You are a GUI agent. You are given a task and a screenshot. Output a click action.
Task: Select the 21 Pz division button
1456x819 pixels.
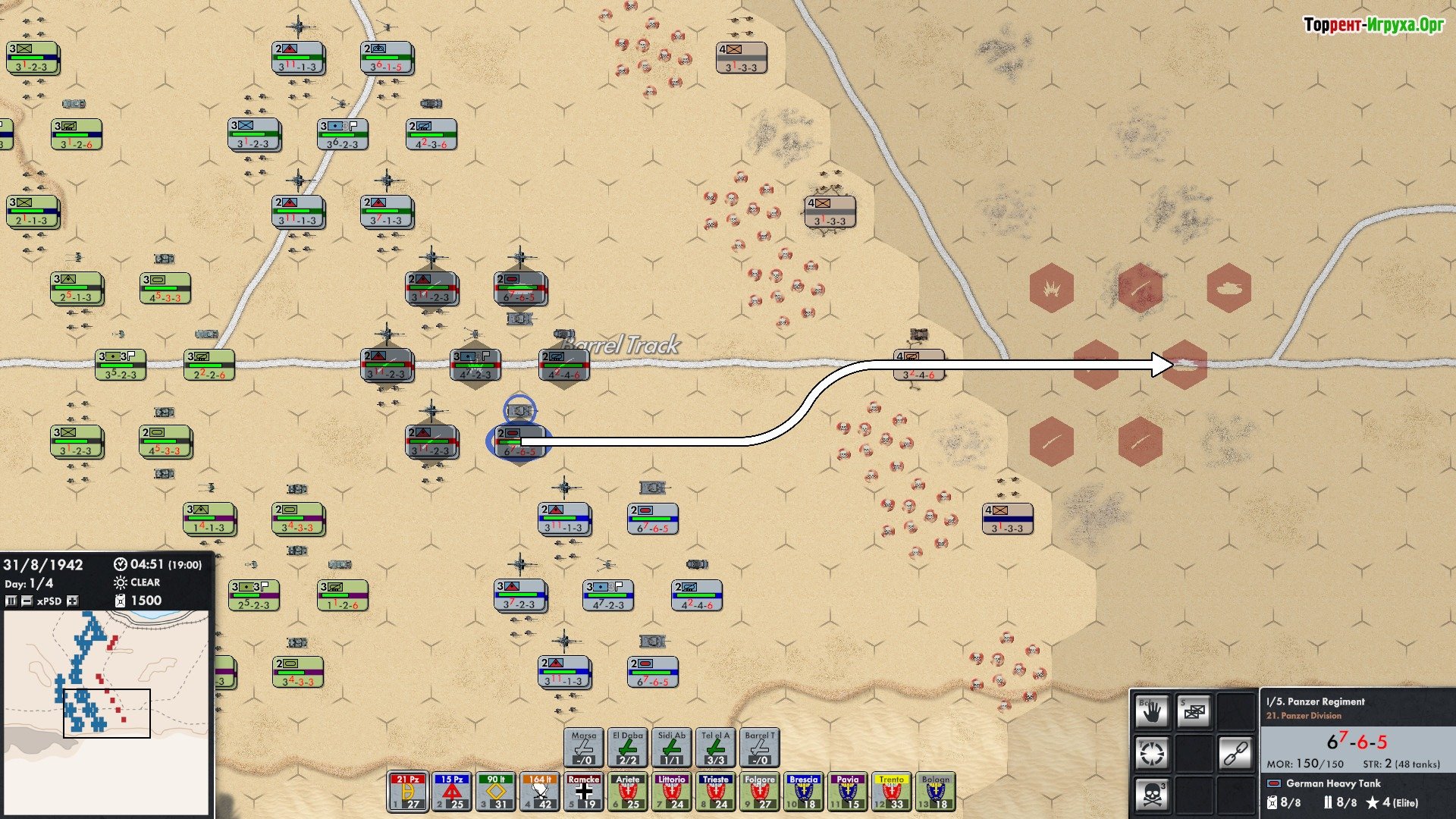(x=408, y=792)
